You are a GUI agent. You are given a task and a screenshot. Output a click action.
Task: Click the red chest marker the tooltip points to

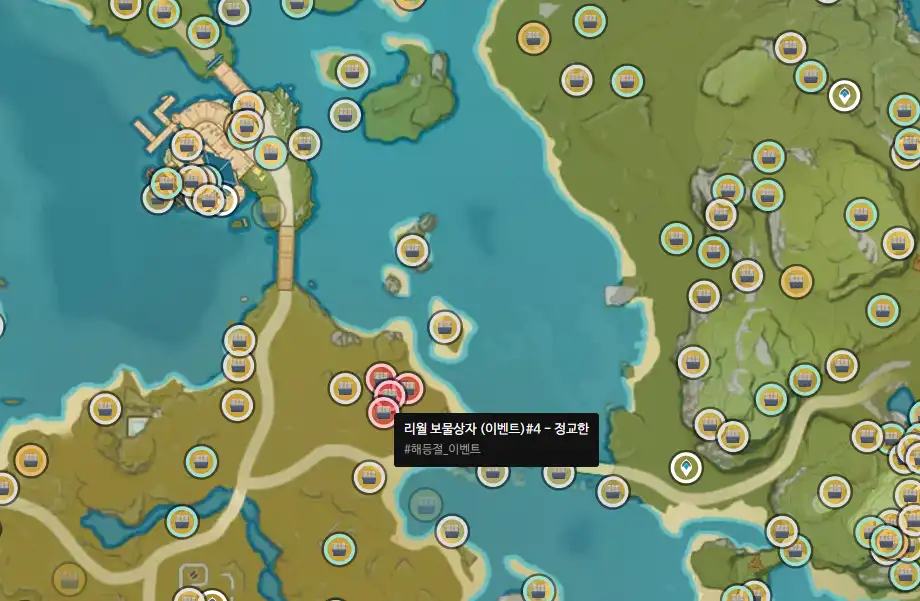(x=384, y=411)
